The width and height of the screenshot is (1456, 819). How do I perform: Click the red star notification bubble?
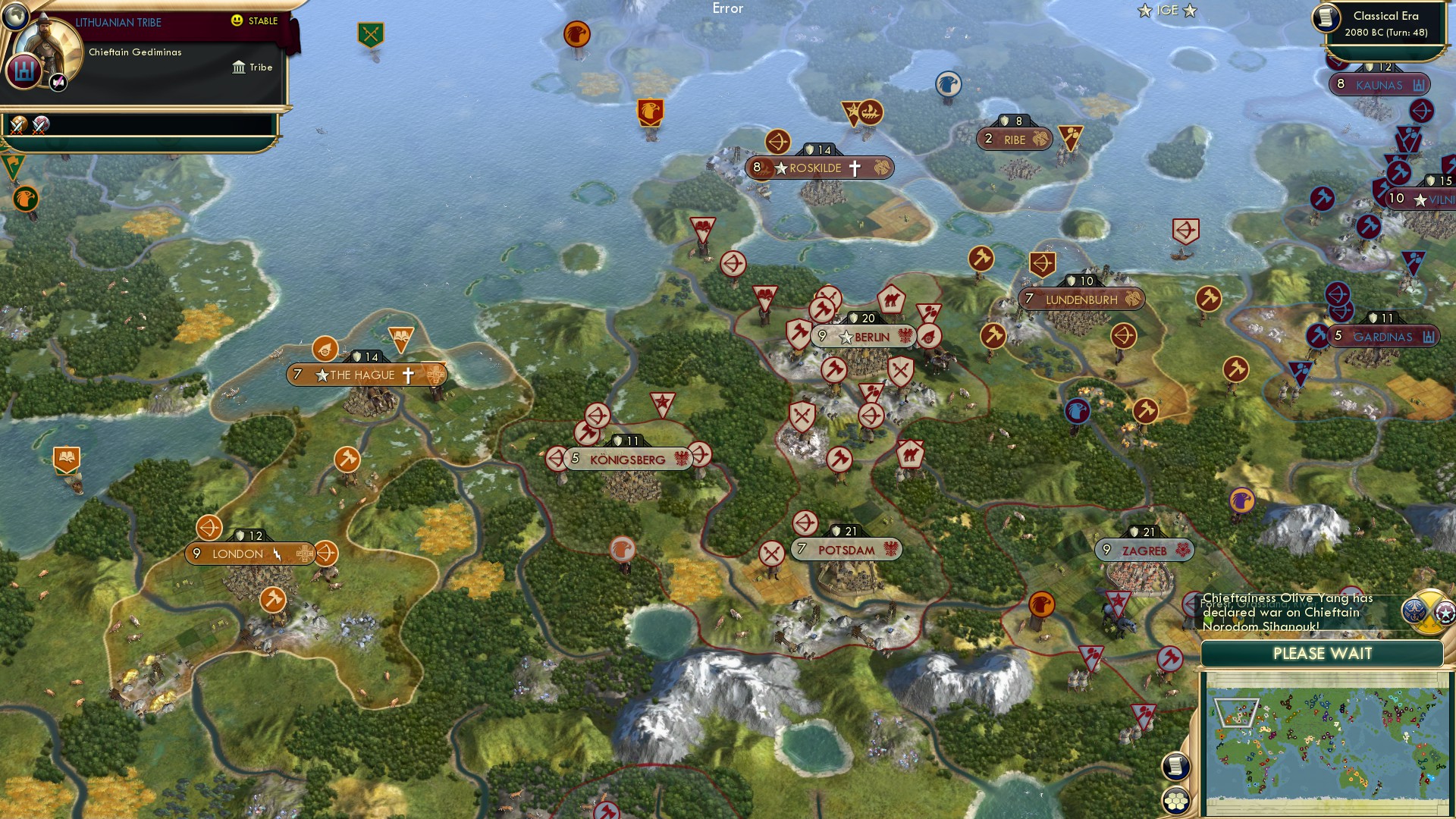coord(1445,614)
